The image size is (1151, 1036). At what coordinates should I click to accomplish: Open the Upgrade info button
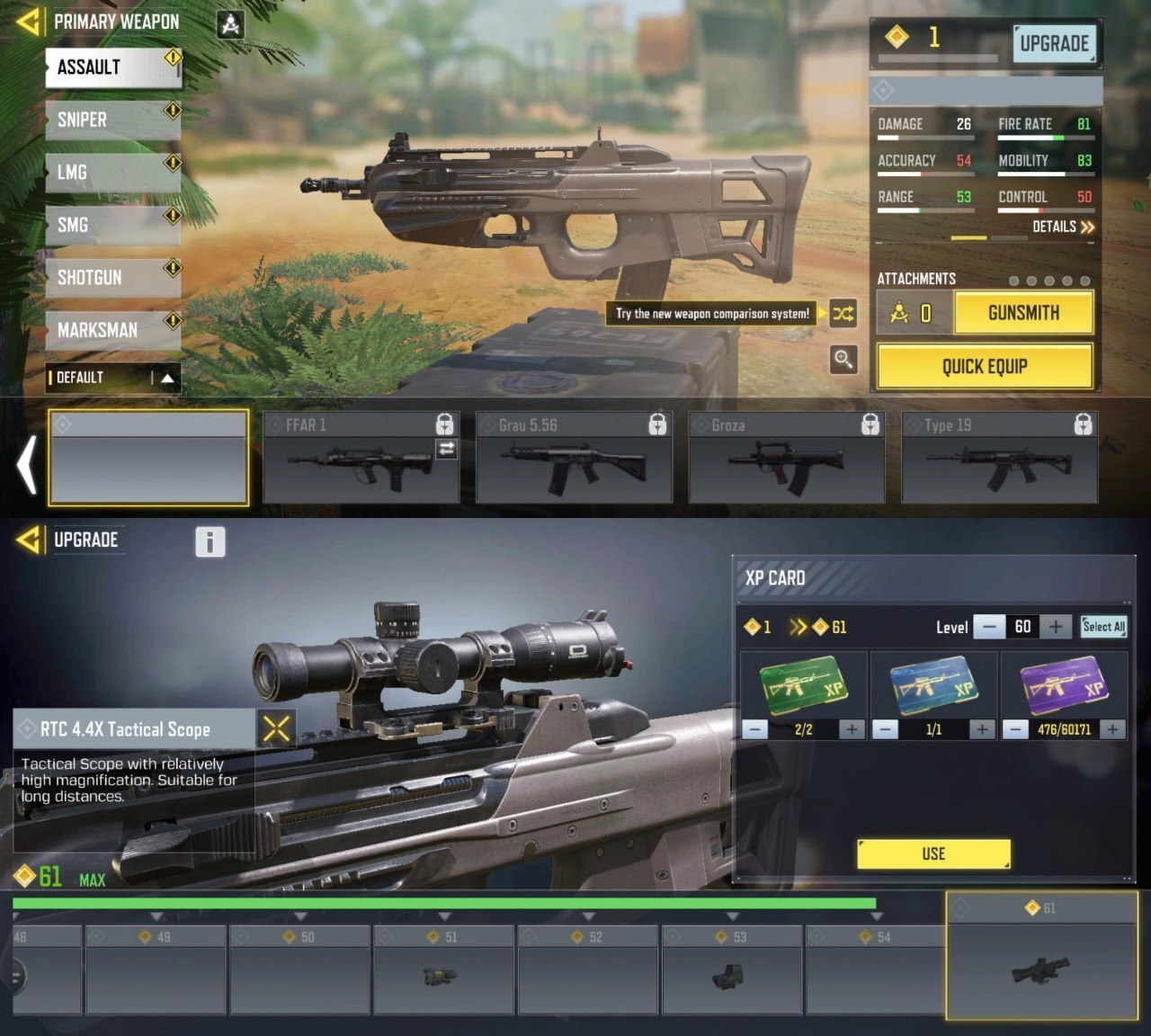pyautogui.click(x=210, y=541)
